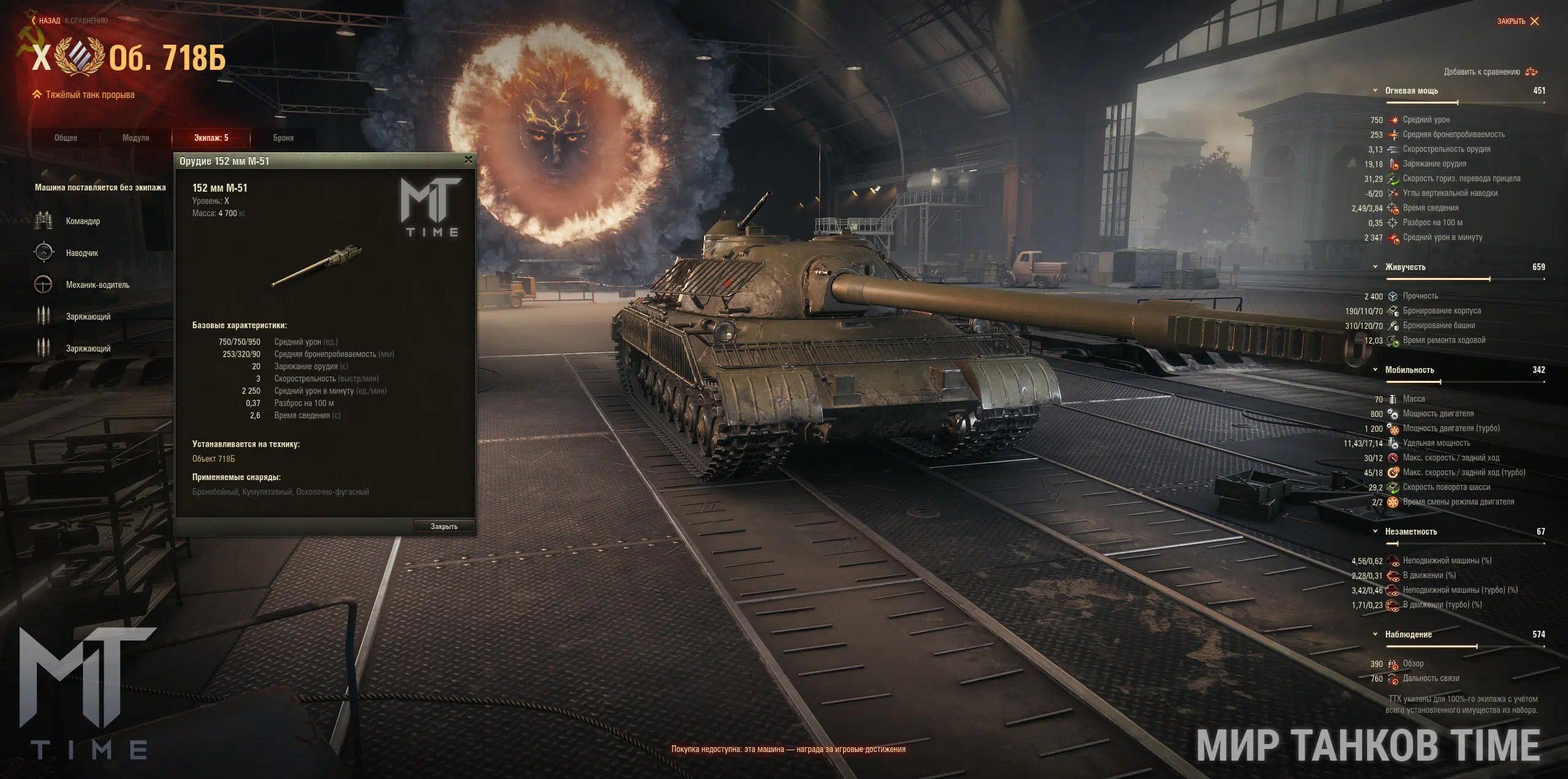Show the Броня tab
The image size is (1568, 779).
point(283,138)
